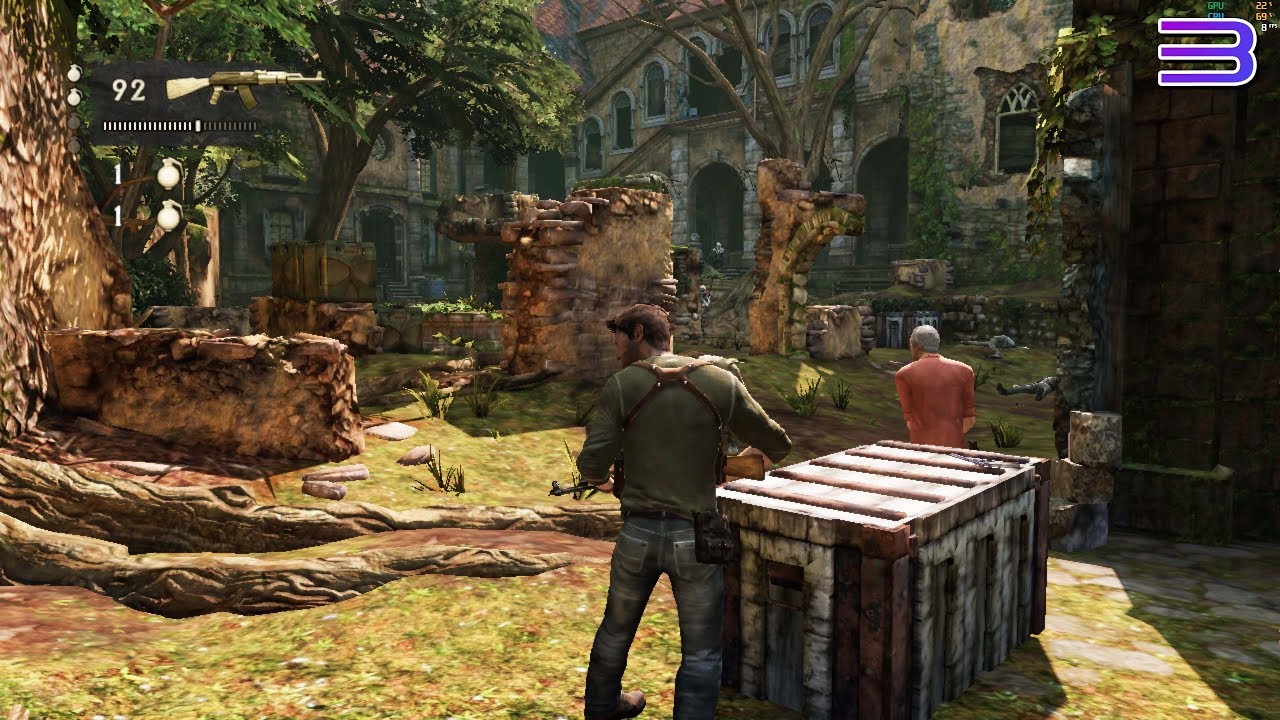Viewport: 1280px width, 720px height.
Task: Toggle the CPU stat in the performance overlay
Action: coord(1217,16)
